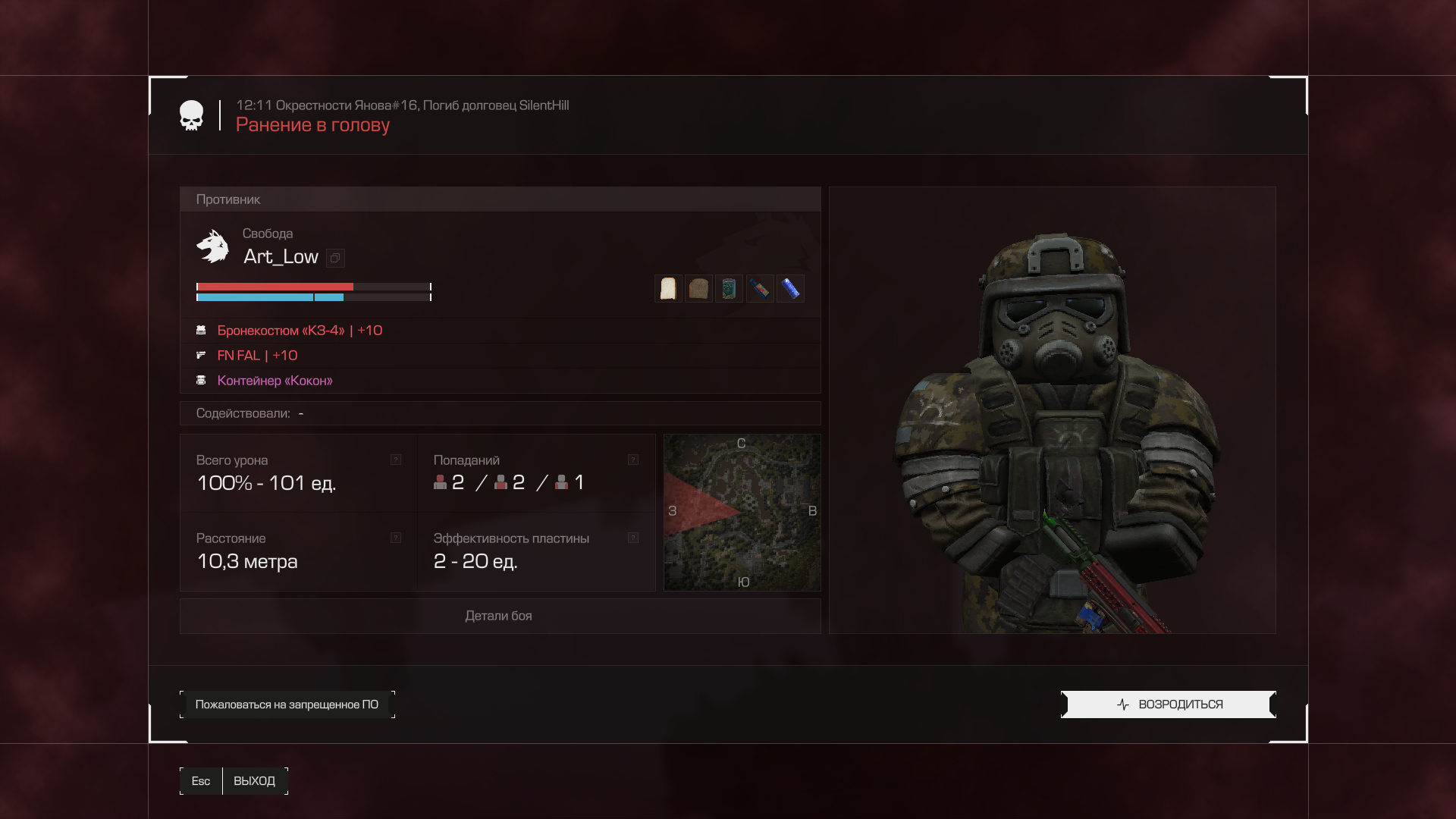Click the ВОЗРОДИТЬСЯ respawn button
The height and width of the screenshot is (819, 1456).
(x=1169, y=704)
